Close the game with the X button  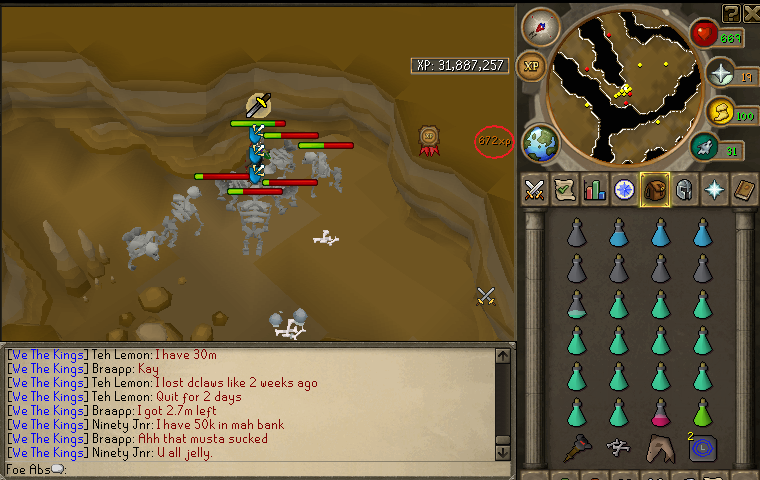[x=751, y=12]
